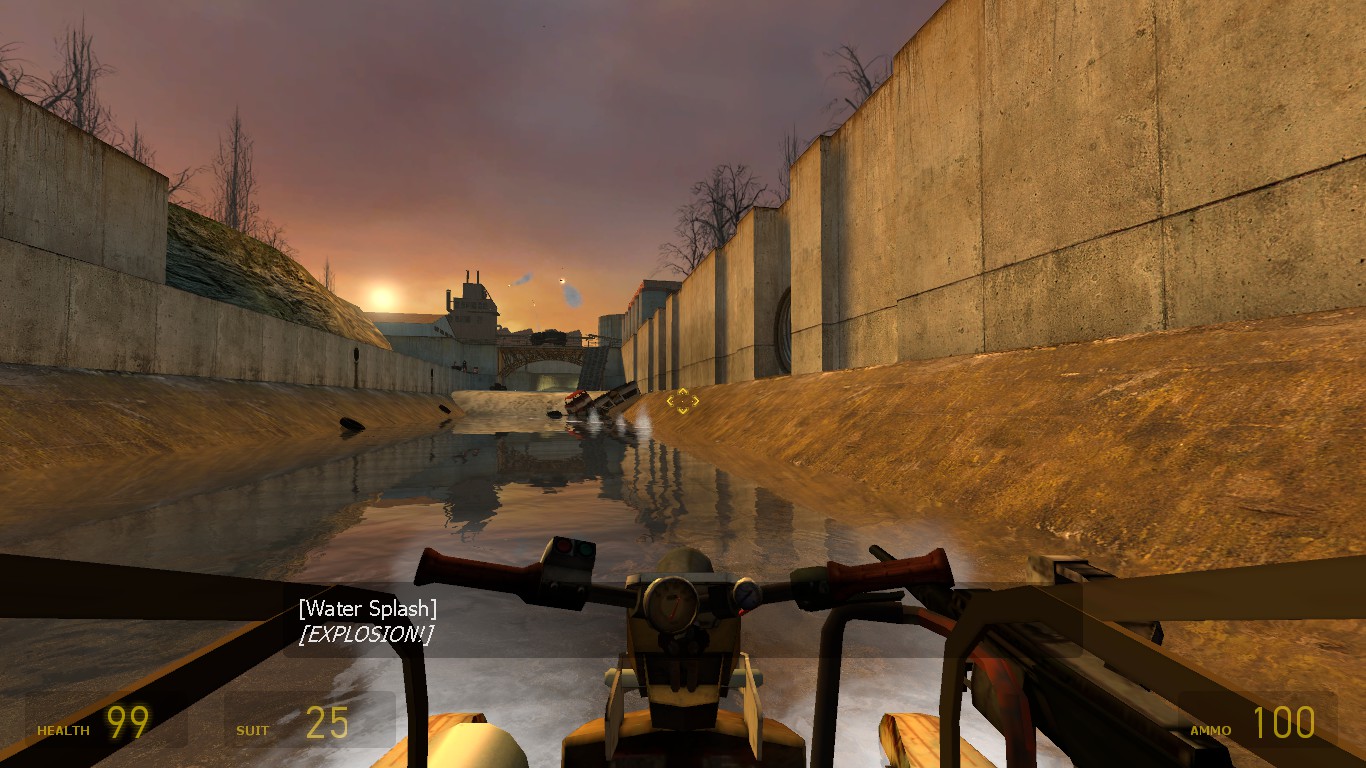Click the small blue compass gauge
Screen dimensions: 1366x768
[745, 592]
